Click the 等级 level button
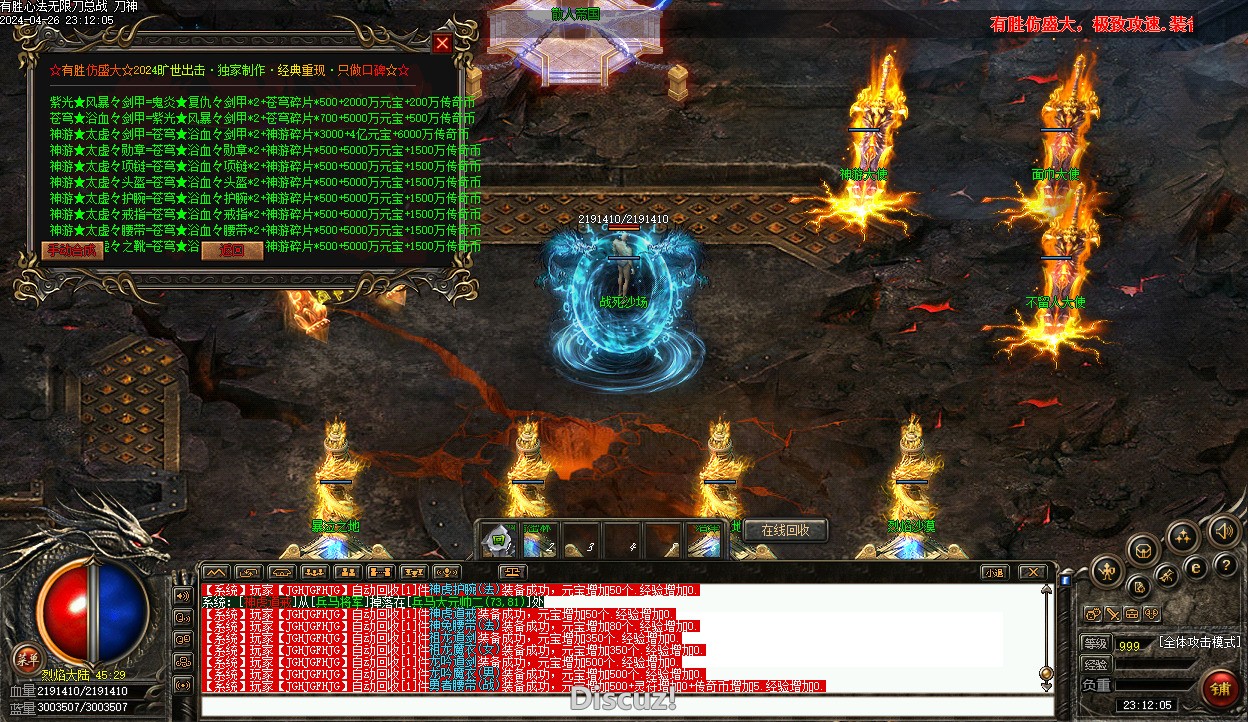Image resolution: width=1248 pixels, height=722 pixels. (1095, 644)
